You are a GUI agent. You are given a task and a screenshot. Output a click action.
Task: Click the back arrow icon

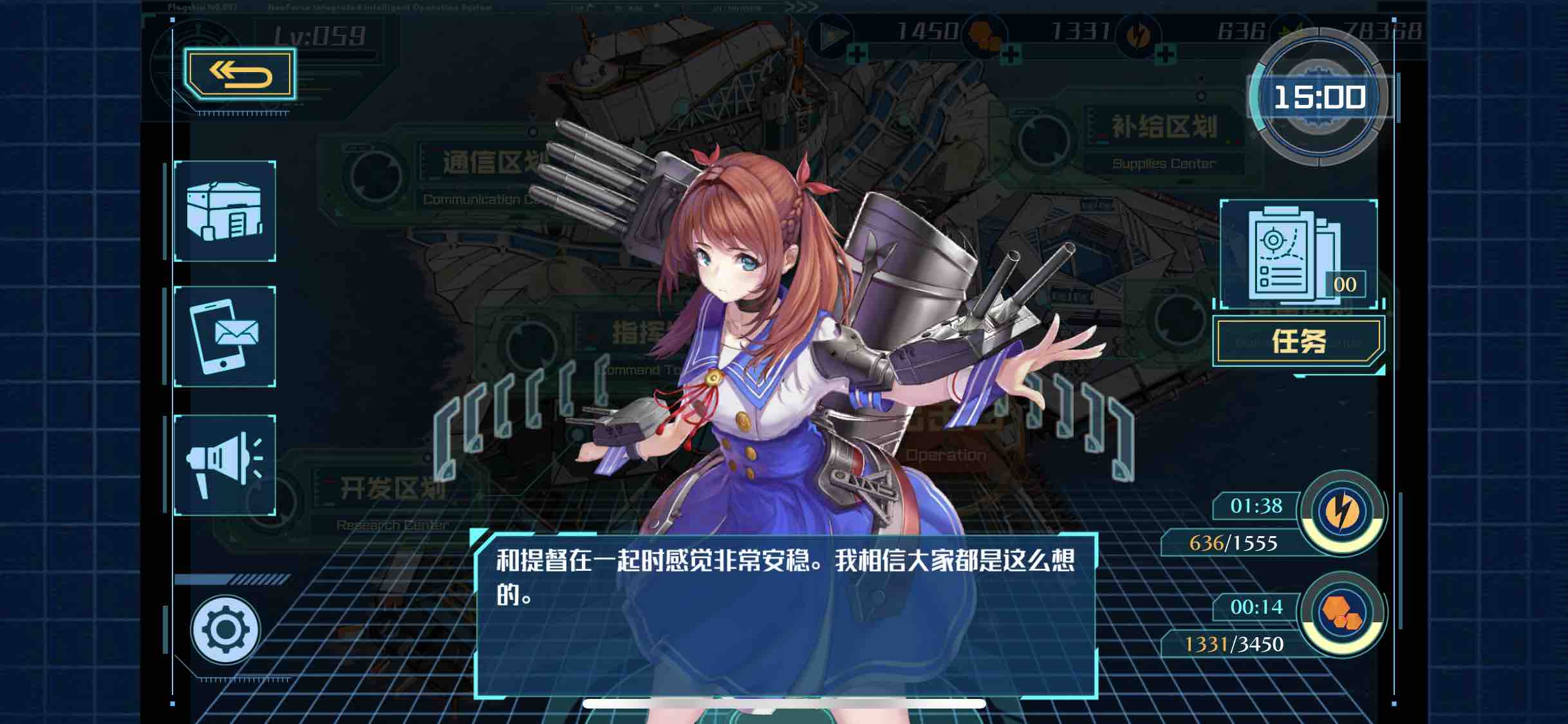click(x=239, y=75)
